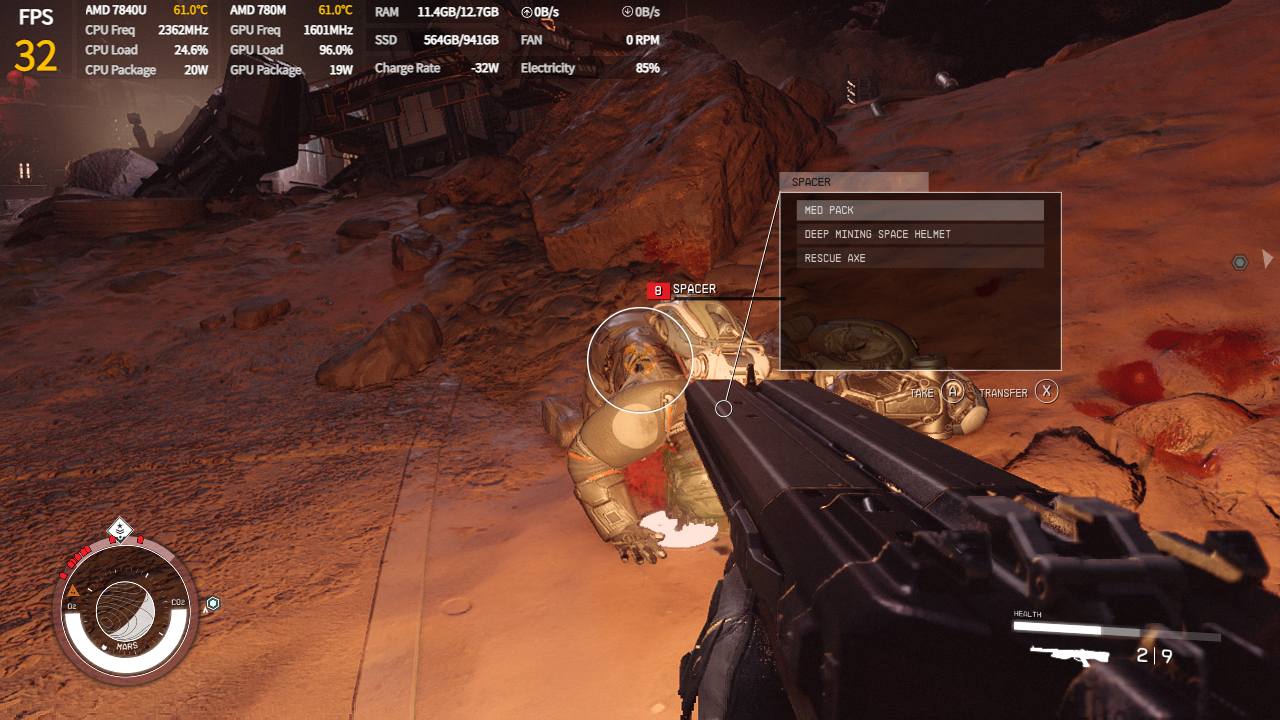
Task: Click the Mars planet compass scanner
Action: [125, 612]
